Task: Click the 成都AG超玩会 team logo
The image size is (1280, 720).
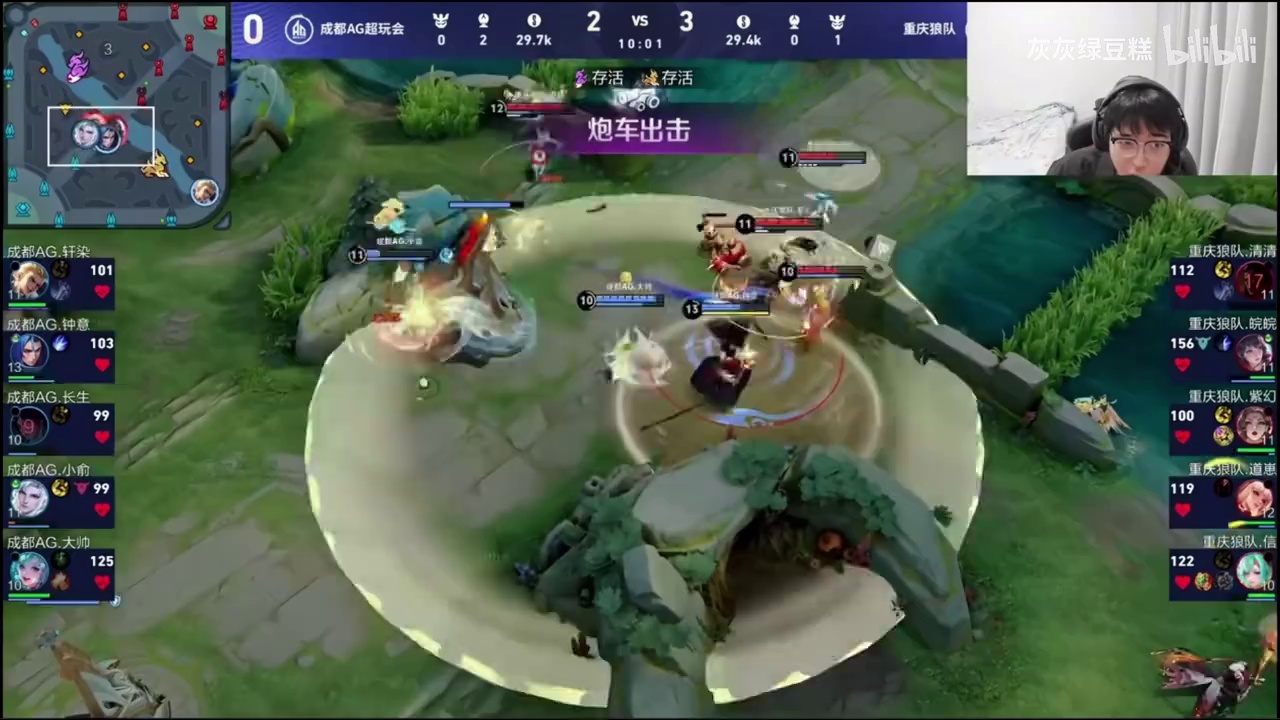Action: 299,29
